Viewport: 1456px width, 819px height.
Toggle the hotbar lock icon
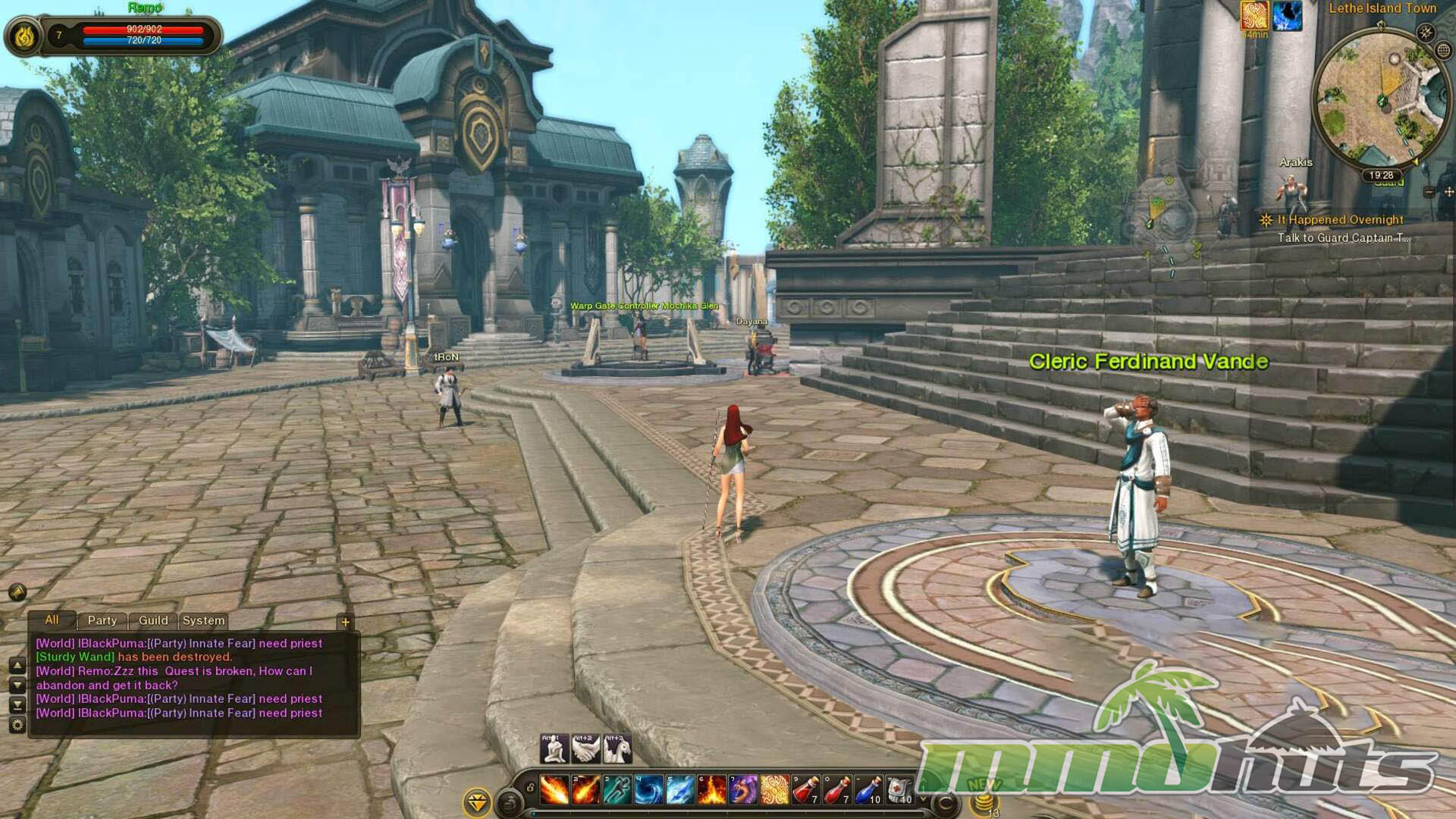530,788
